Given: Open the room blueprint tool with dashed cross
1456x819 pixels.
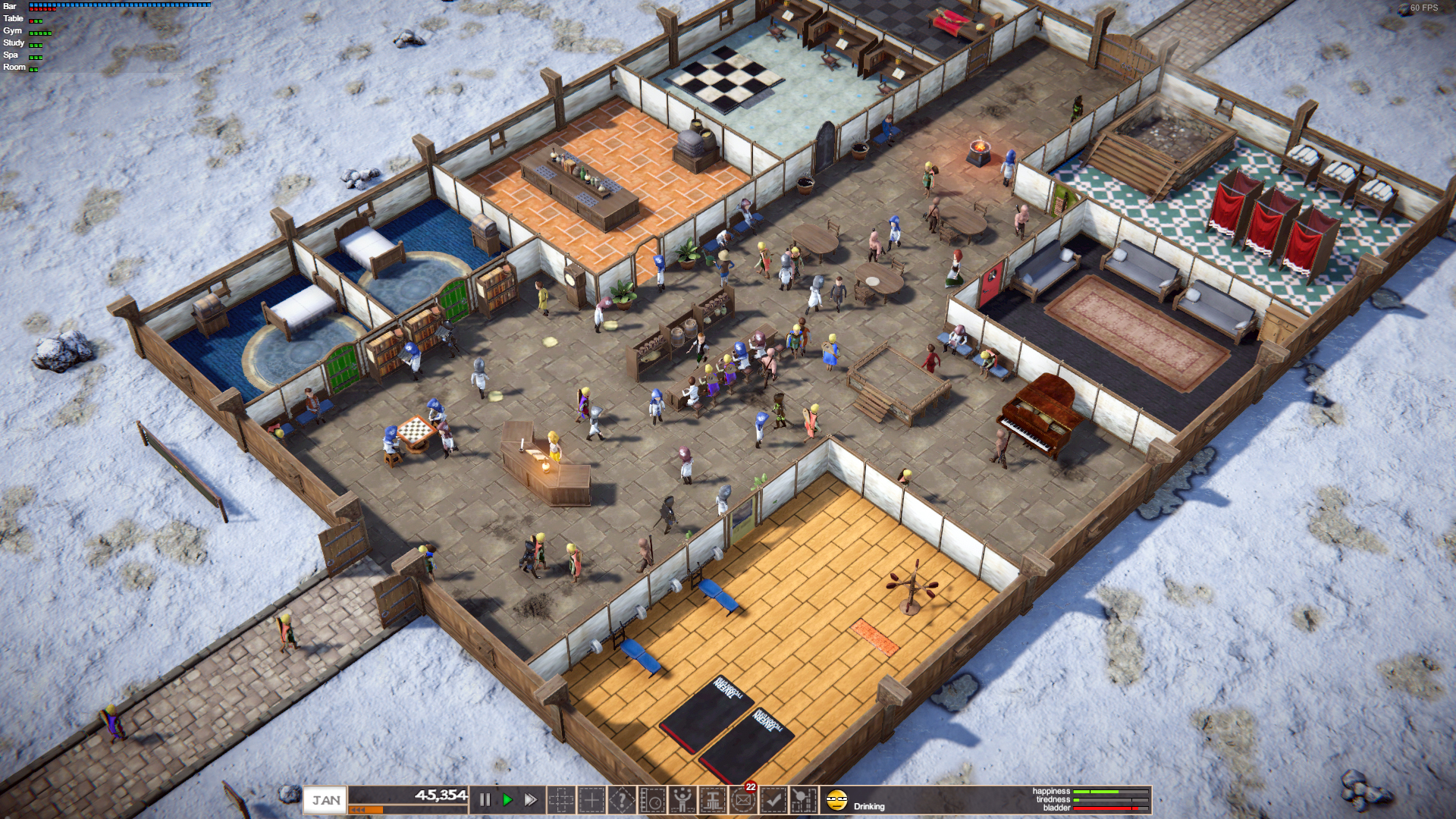Looking at the screenshot, I should [x=561, y=800].
